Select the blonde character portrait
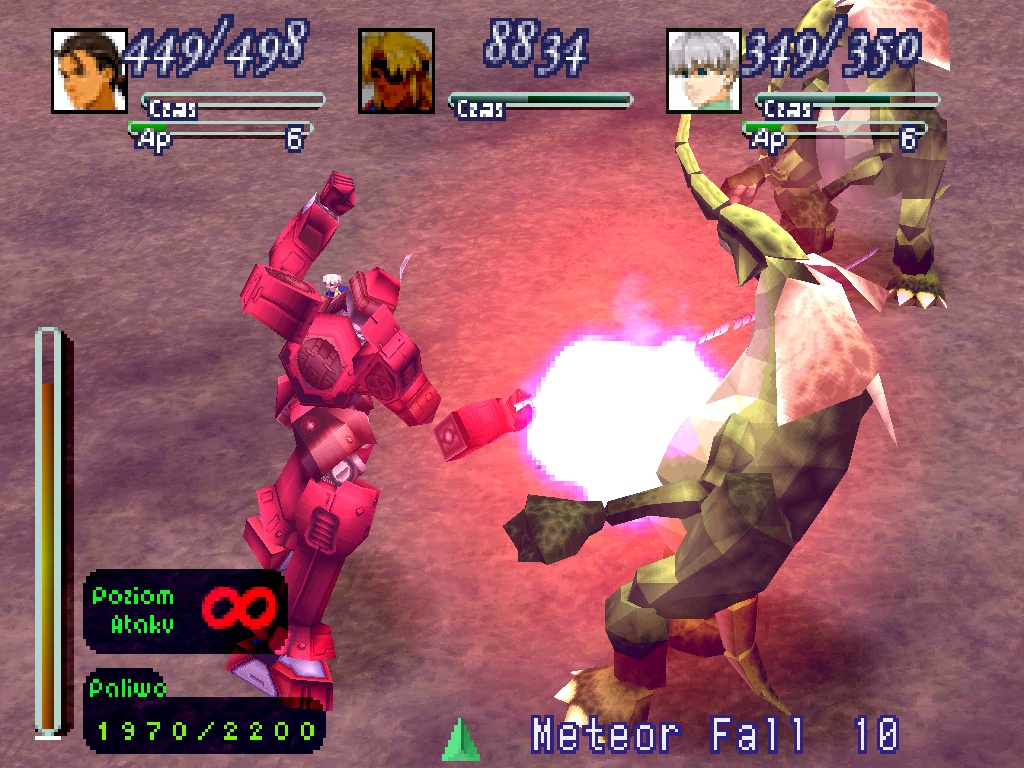 click(396, 70)
